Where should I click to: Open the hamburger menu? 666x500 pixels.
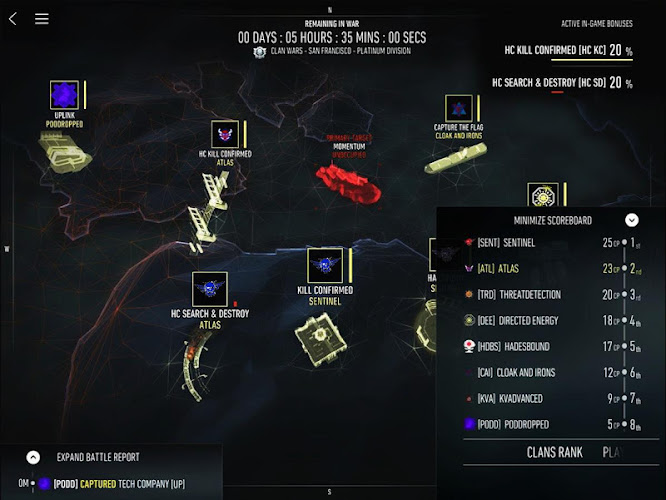coord(41,18)
